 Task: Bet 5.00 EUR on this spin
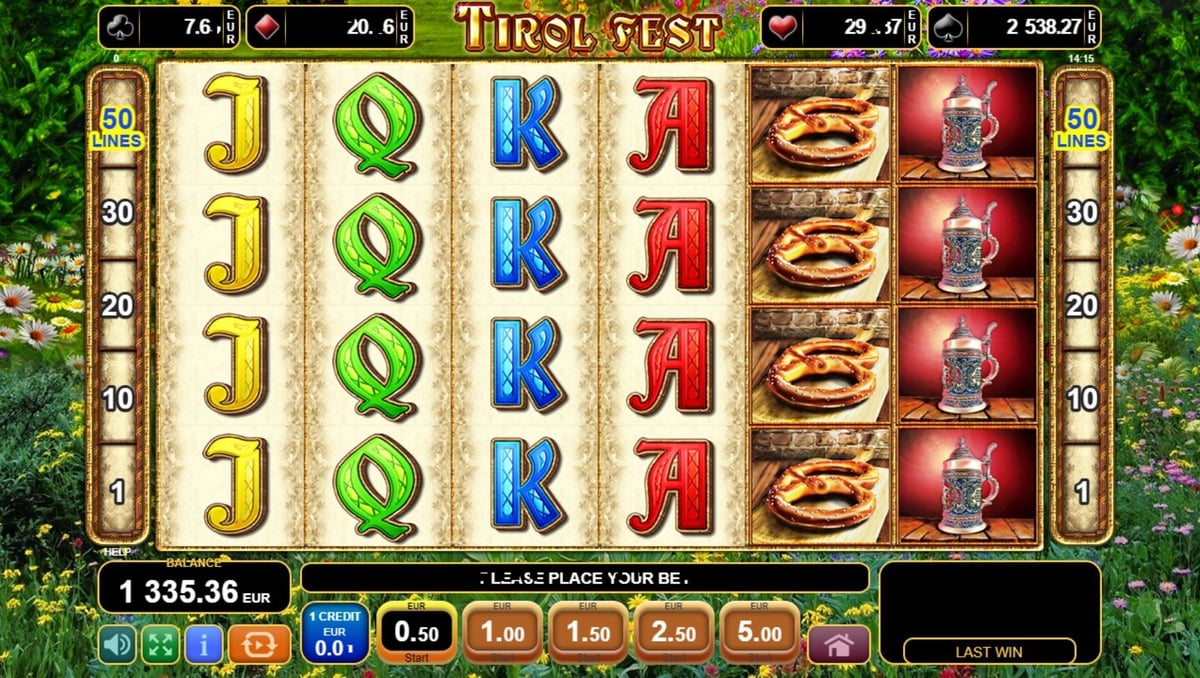(x=759, y=634)
